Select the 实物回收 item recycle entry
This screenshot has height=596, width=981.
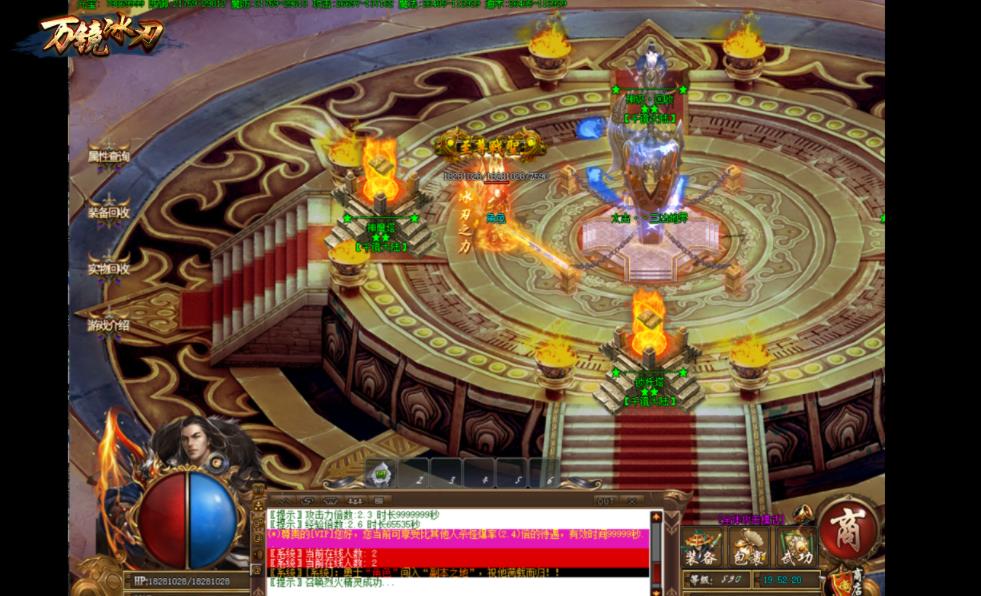108,268
